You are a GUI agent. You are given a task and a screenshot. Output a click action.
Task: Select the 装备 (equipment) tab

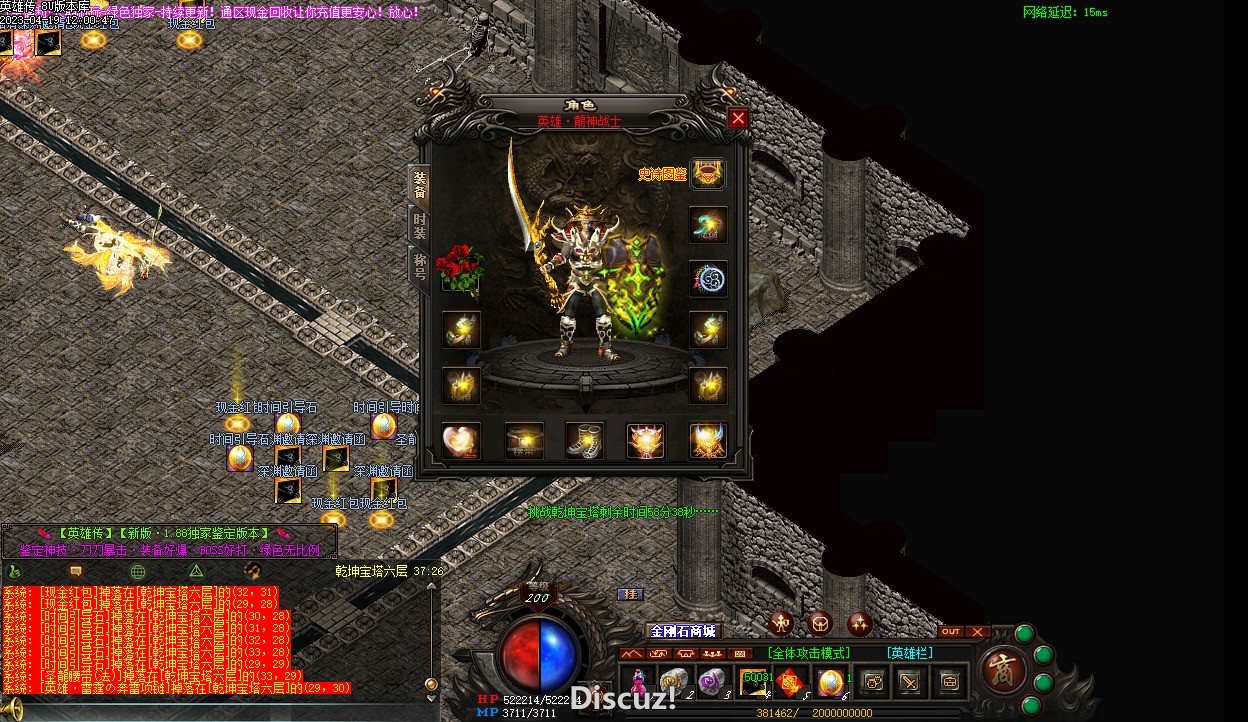420,184
